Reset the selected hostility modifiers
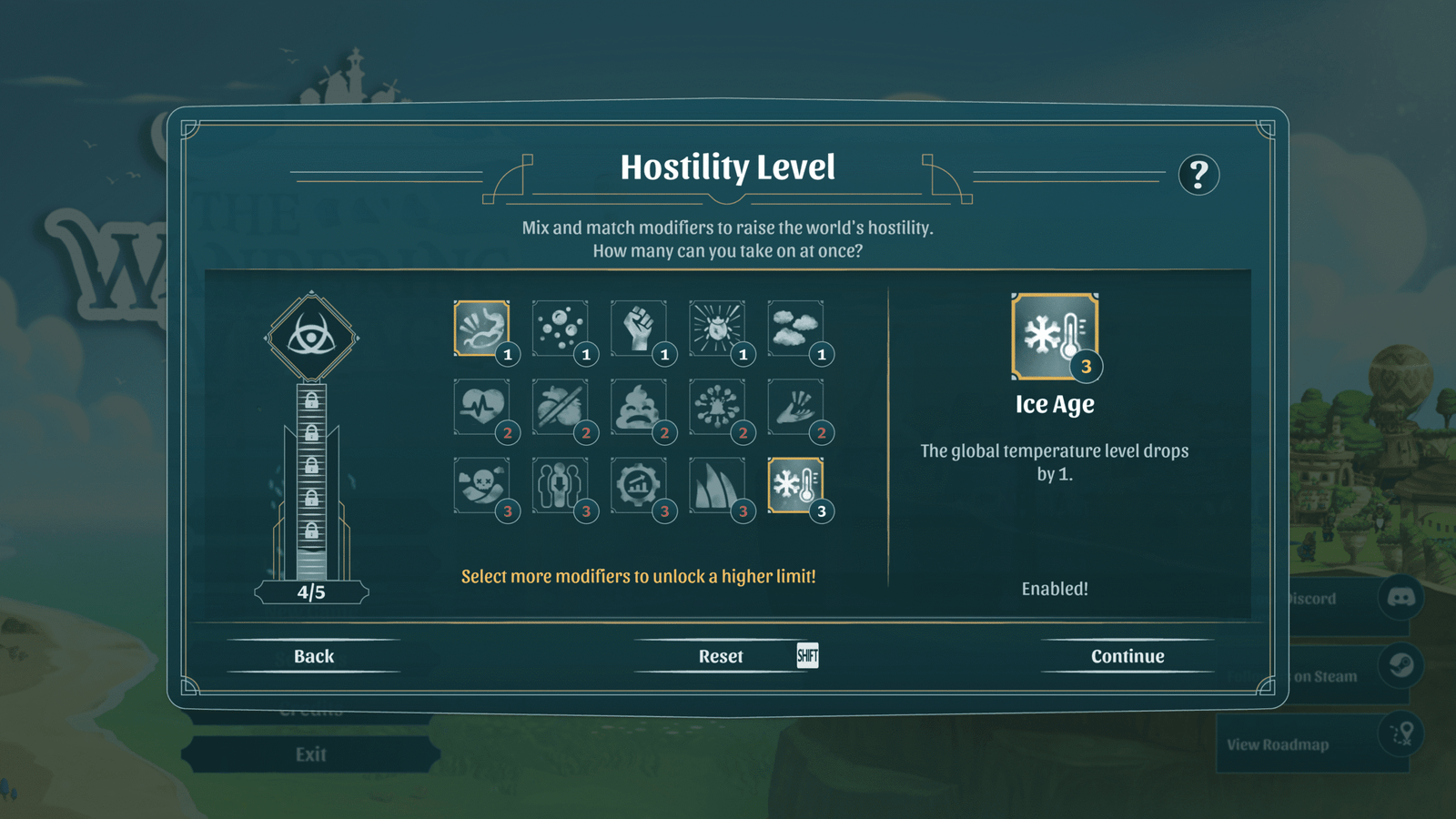The height and width of the screenshot is (819, 1456). tap(721, 656)
